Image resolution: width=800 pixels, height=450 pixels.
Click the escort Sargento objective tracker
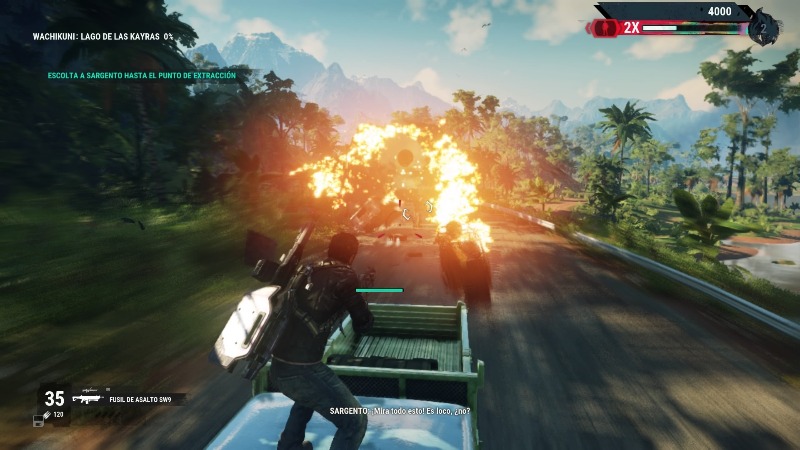pos(141,75)
